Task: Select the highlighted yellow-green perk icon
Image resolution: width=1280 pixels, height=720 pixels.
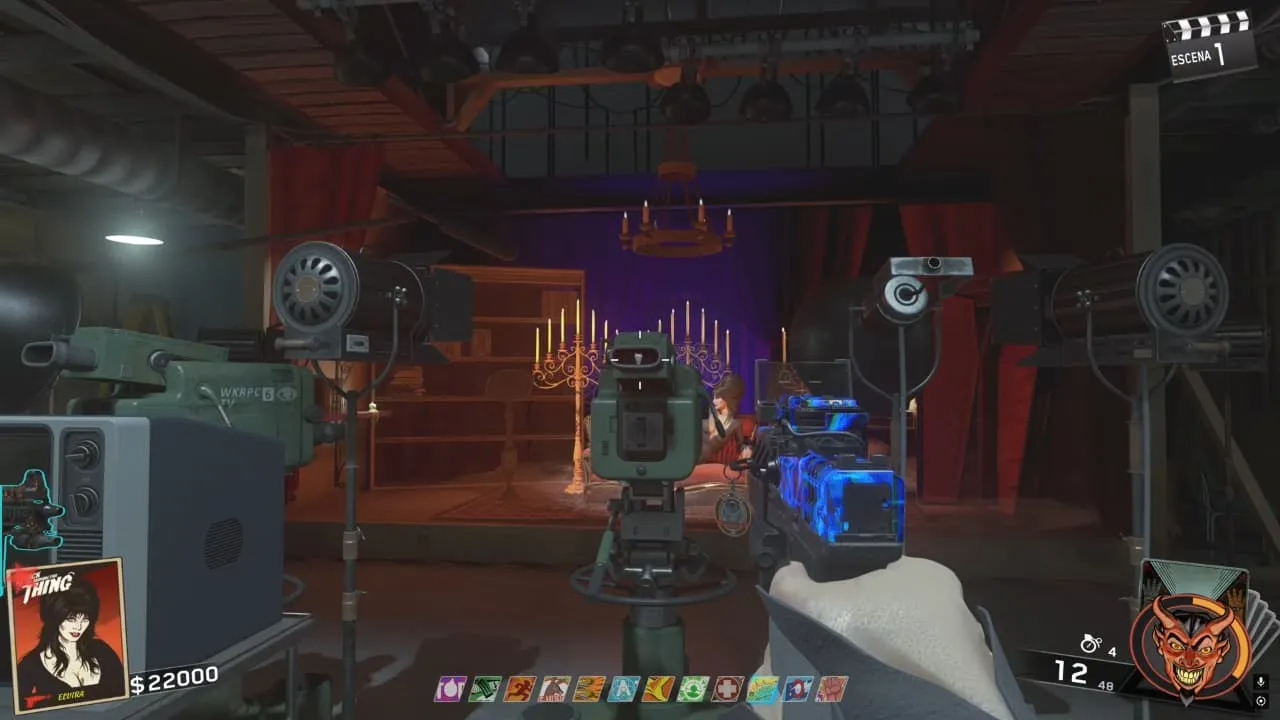Action: 762,688
